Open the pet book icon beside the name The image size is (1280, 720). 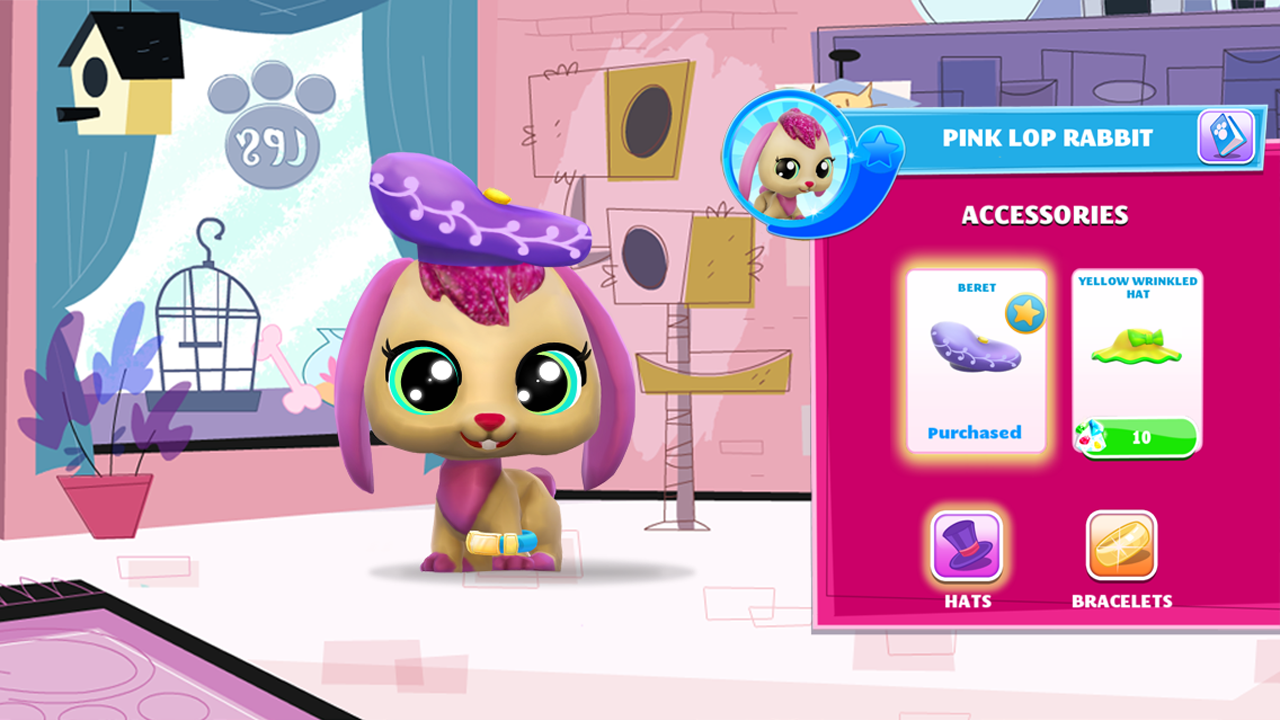pyautogui.click(x=1225, y=137)
